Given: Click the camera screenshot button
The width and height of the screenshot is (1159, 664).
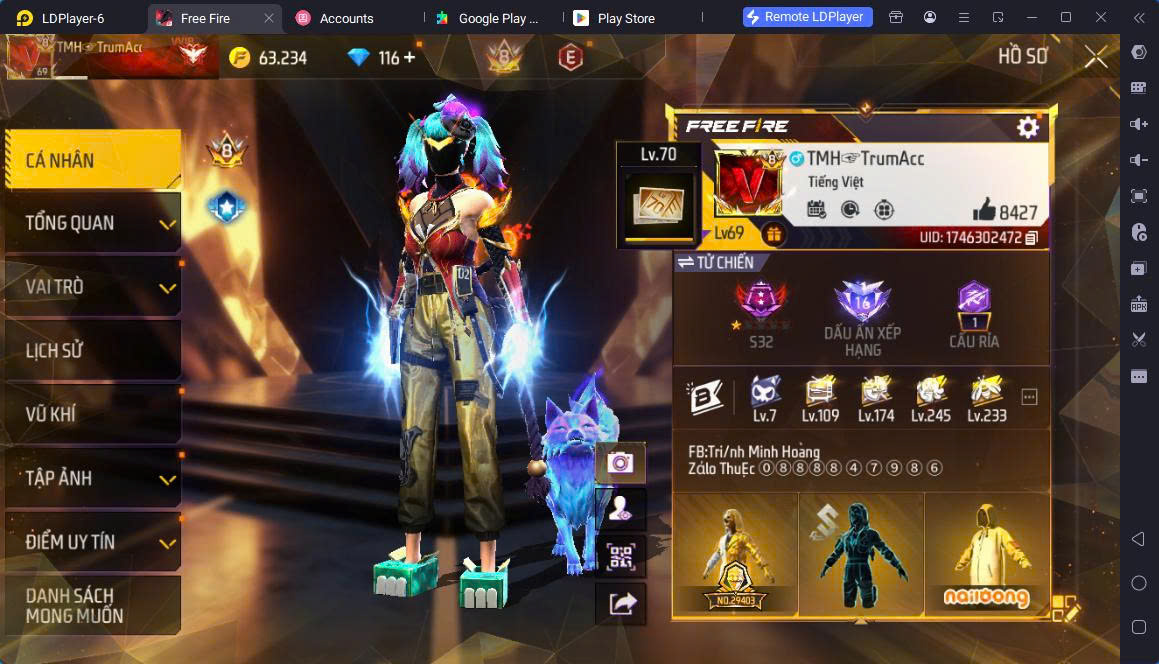Looking at the screenshot, I should [x=620, y=462].
